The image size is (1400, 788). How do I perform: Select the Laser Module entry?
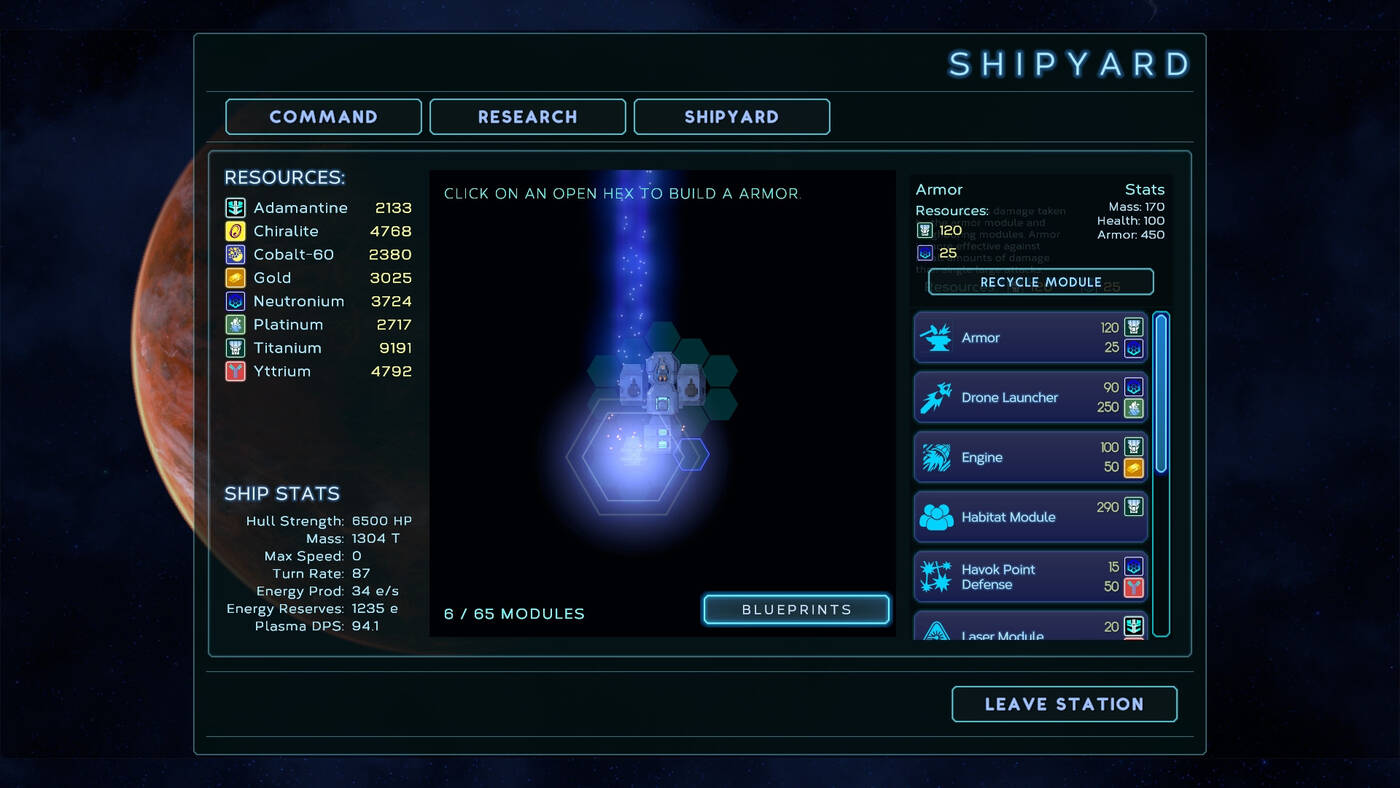(1030, 629)
